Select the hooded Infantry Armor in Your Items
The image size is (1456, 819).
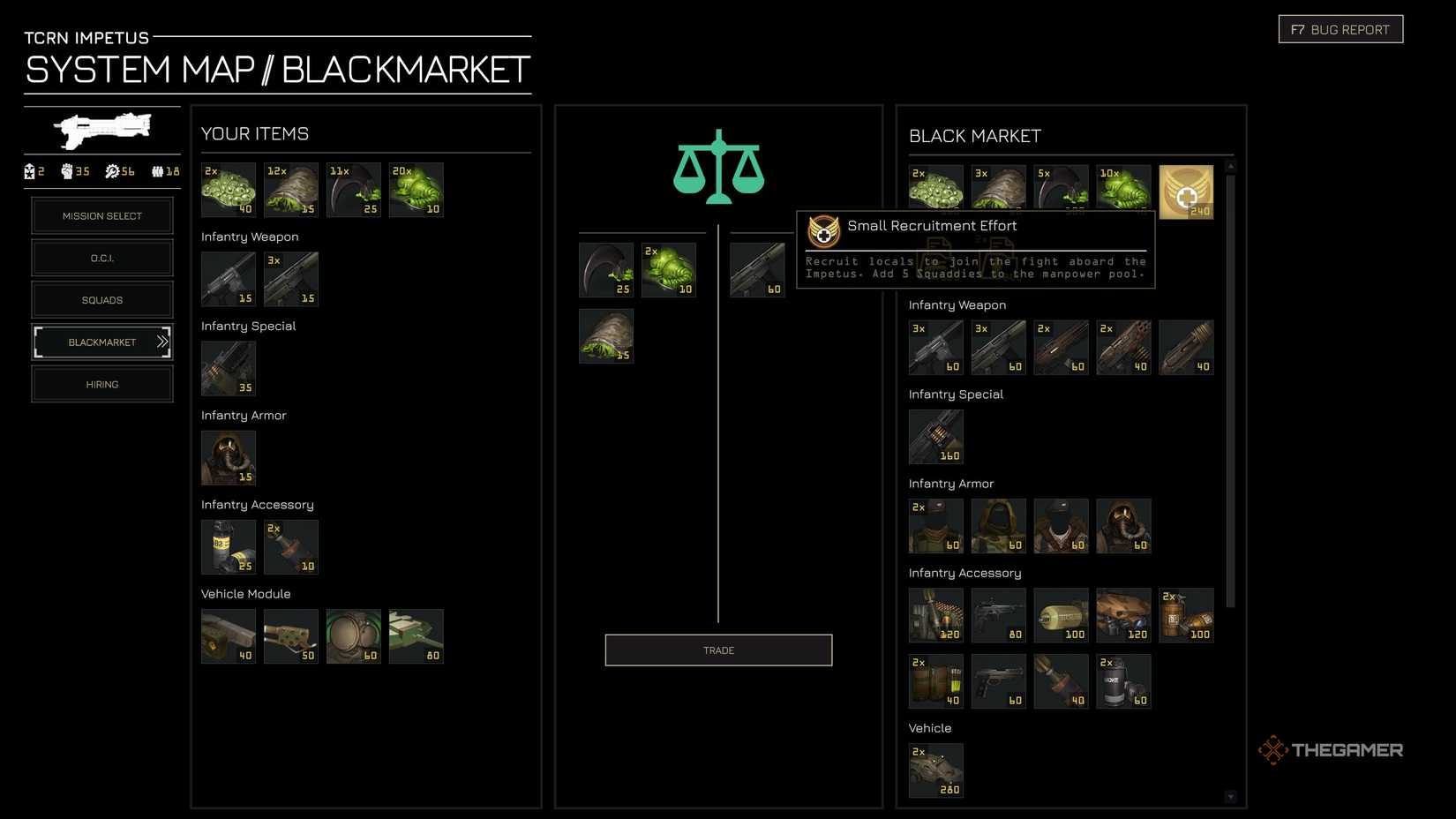pos(228,457)
